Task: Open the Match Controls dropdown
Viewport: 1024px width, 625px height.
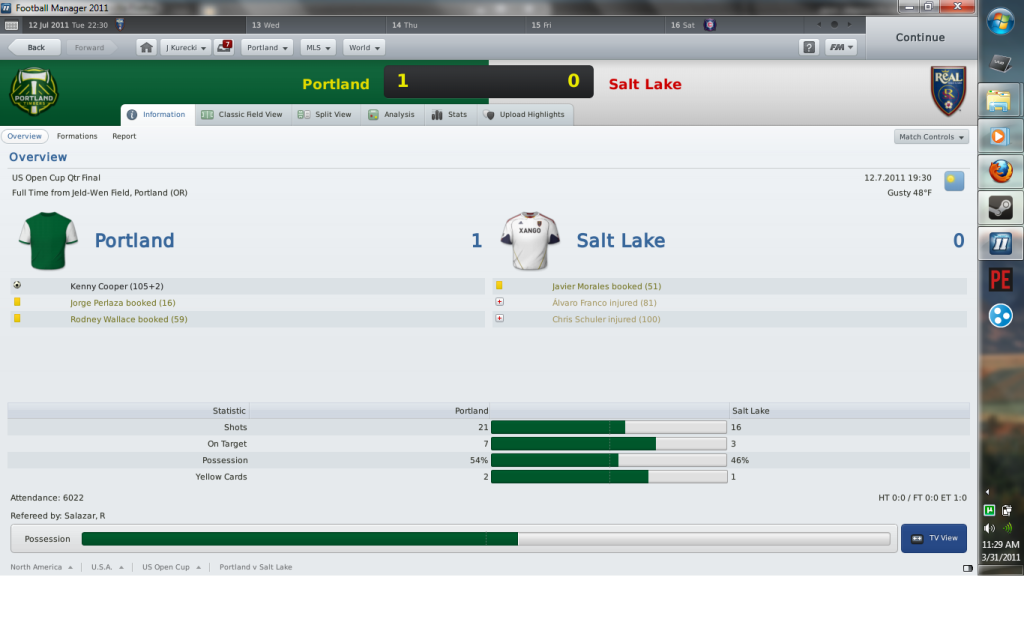Action: tap(931, 137)
